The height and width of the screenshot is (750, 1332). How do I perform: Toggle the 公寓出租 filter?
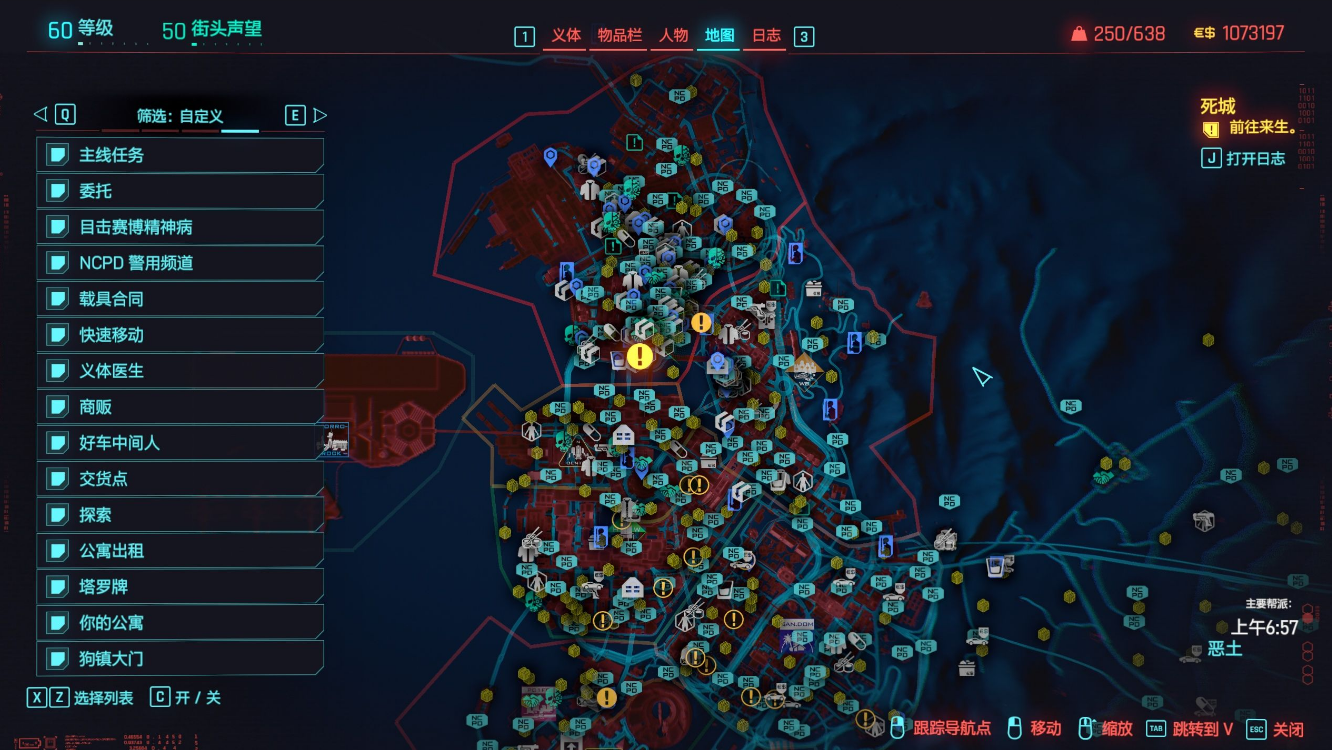(x=181, y=551)
